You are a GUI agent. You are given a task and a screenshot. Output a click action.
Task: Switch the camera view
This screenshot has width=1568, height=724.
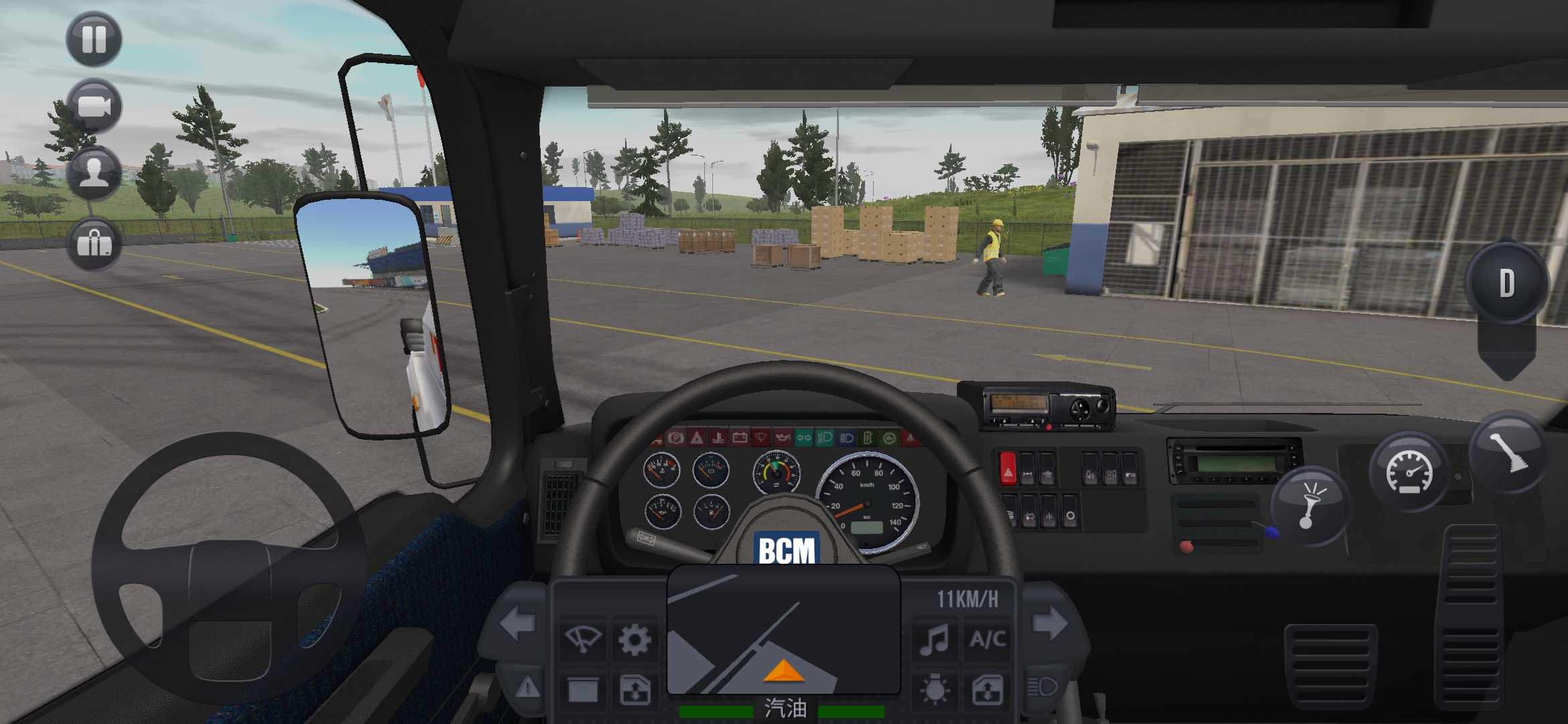(94, 107)
